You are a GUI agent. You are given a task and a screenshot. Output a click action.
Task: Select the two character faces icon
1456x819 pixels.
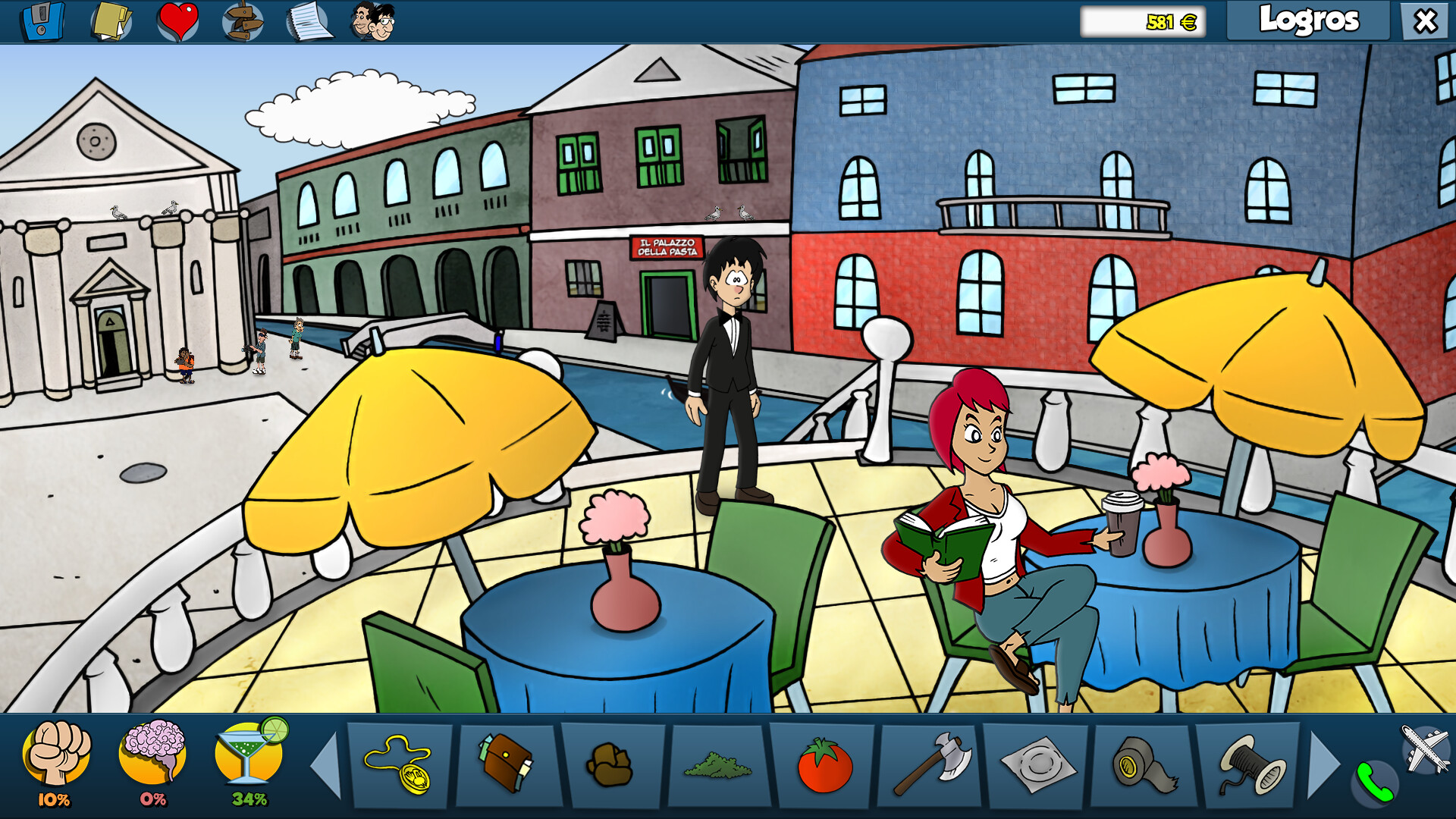pos(378,20)
